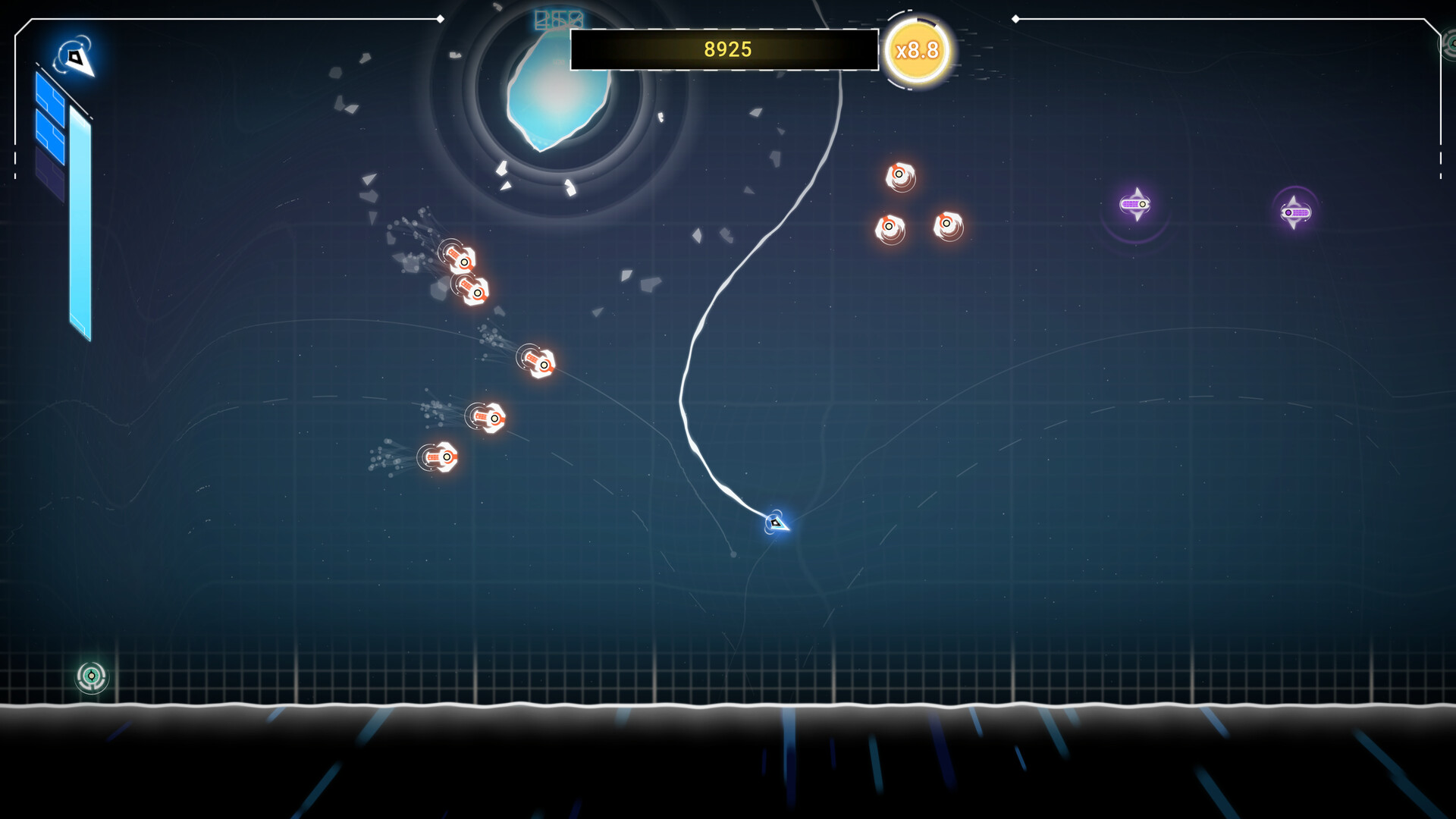1456x819 pixels.
Task: Click the partially visible green icon at top-right corner
Action: coord(1451,43)
